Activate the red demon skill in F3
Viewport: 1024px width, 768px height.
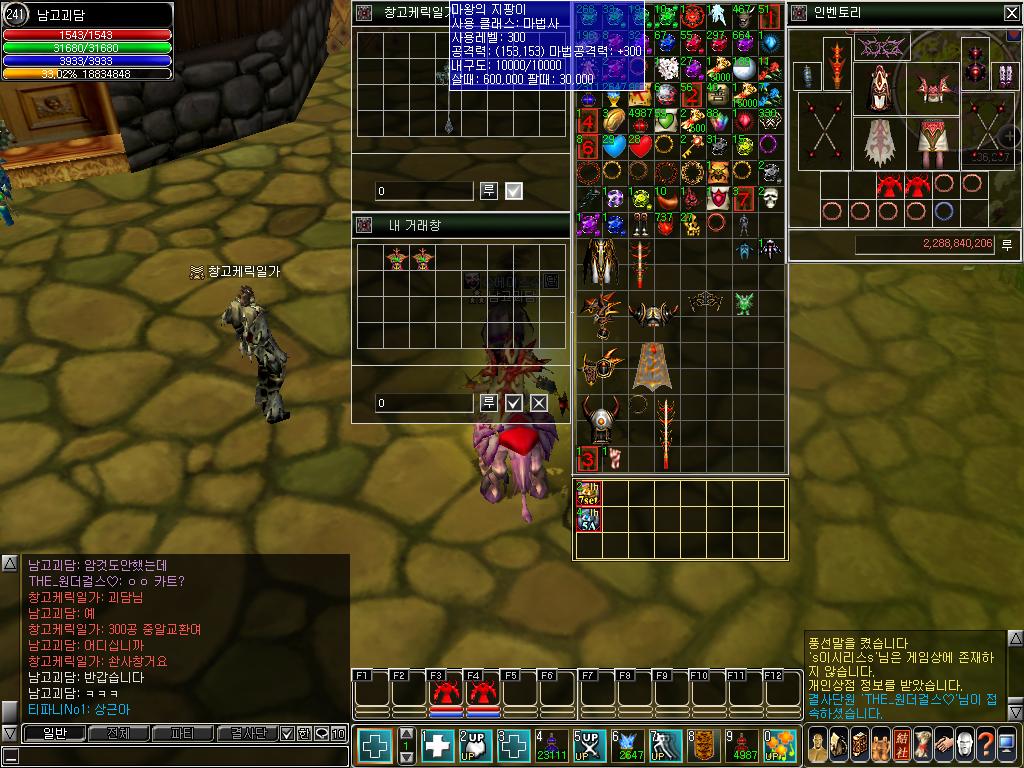(445, 692)
